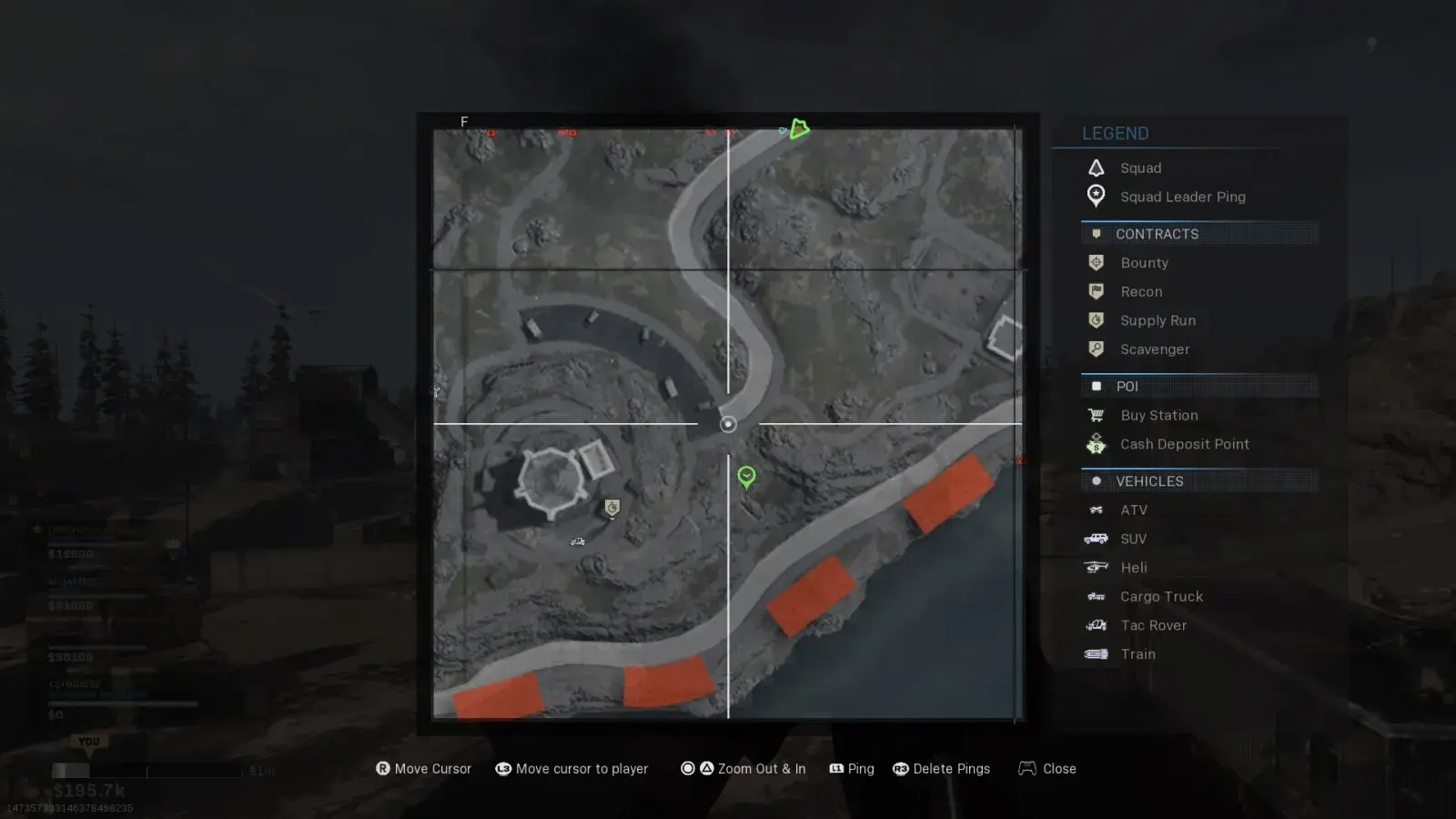Select the Heli icon under Vehicles

(x=1096, y=567)
